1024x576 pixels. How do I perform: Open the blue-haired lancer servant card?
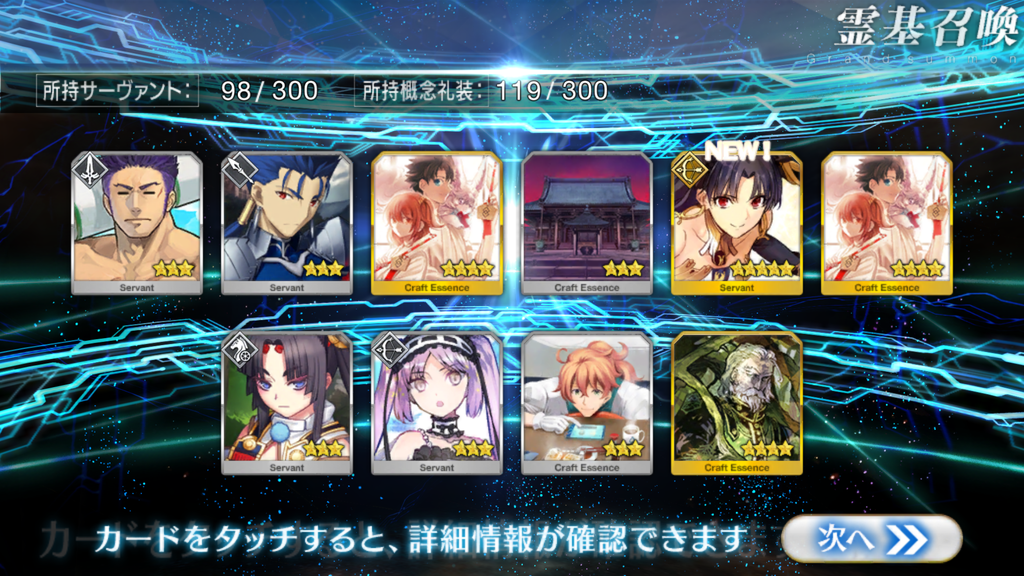click(286, 223)
